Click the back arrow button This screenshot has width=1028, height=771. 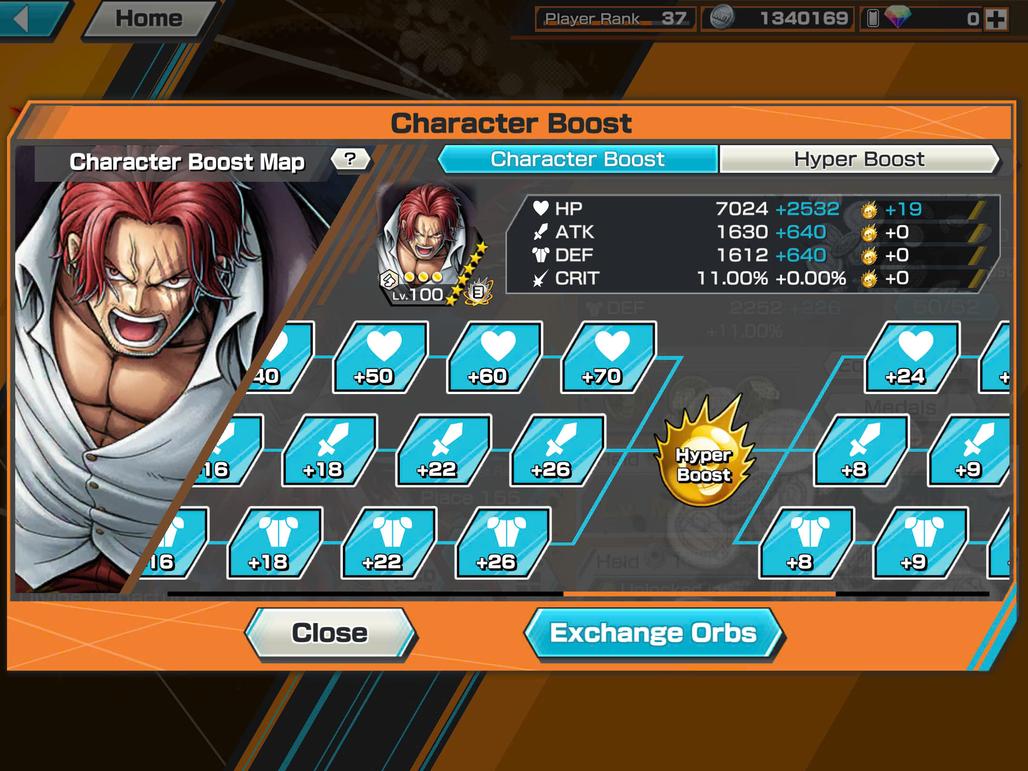point(30,18)
